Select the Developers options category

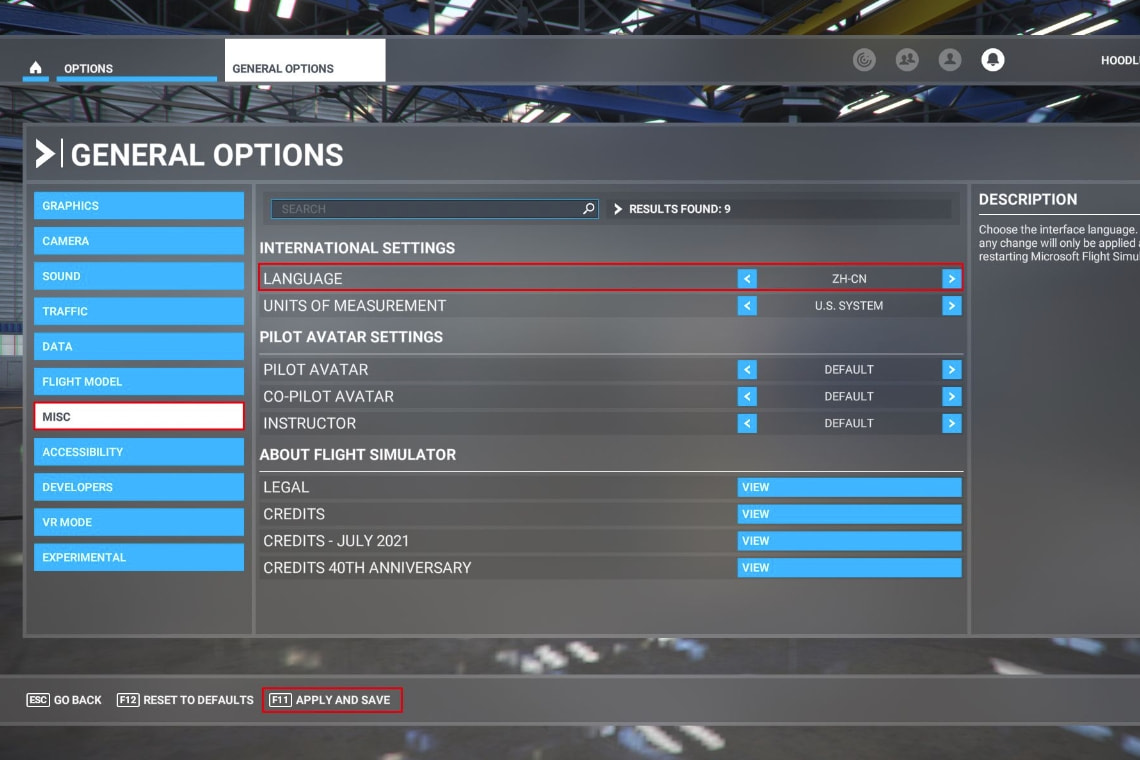[138, 487]
